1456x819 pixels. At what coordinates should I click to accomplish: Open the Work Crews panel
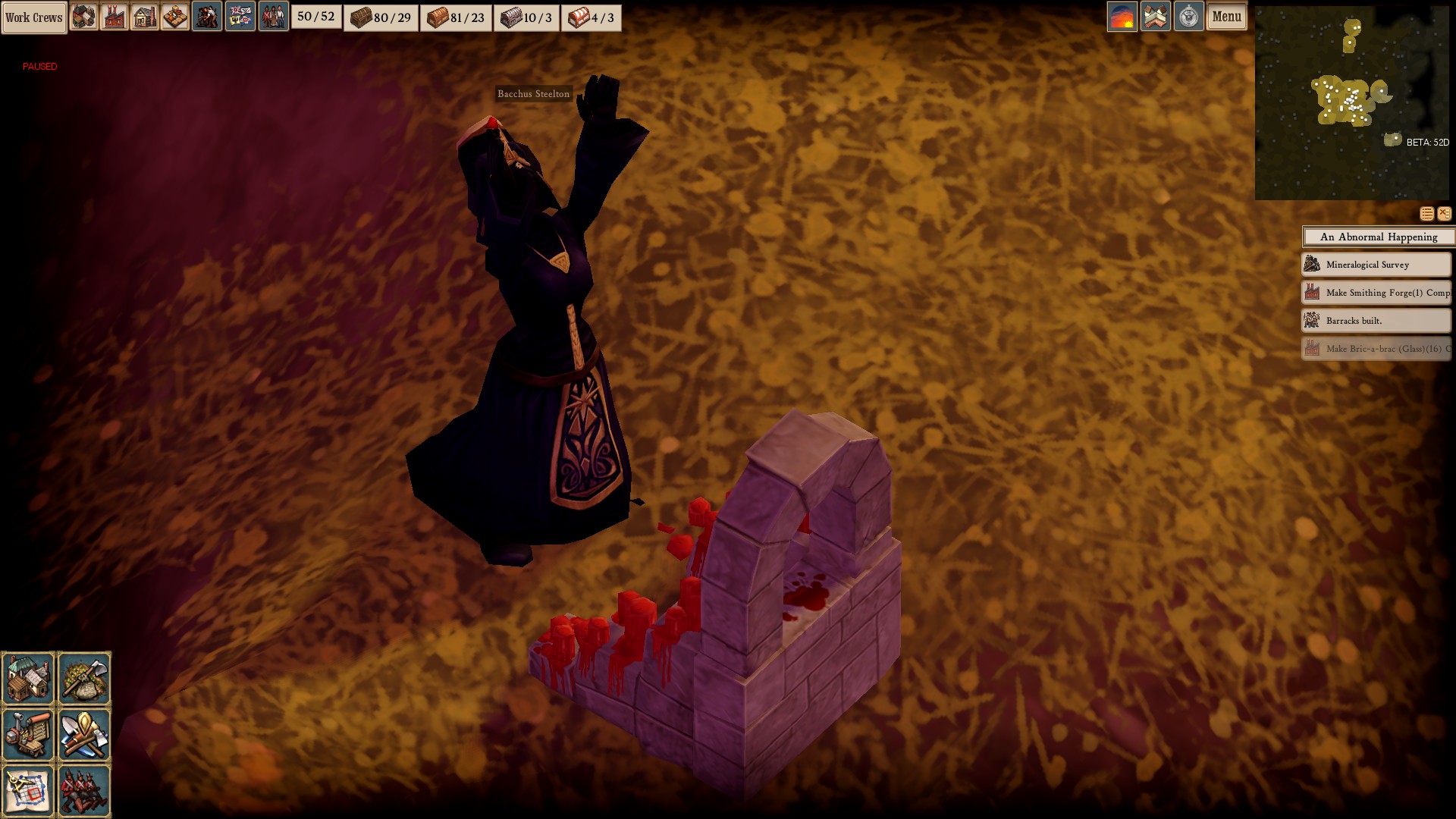(x=34, y=17)
